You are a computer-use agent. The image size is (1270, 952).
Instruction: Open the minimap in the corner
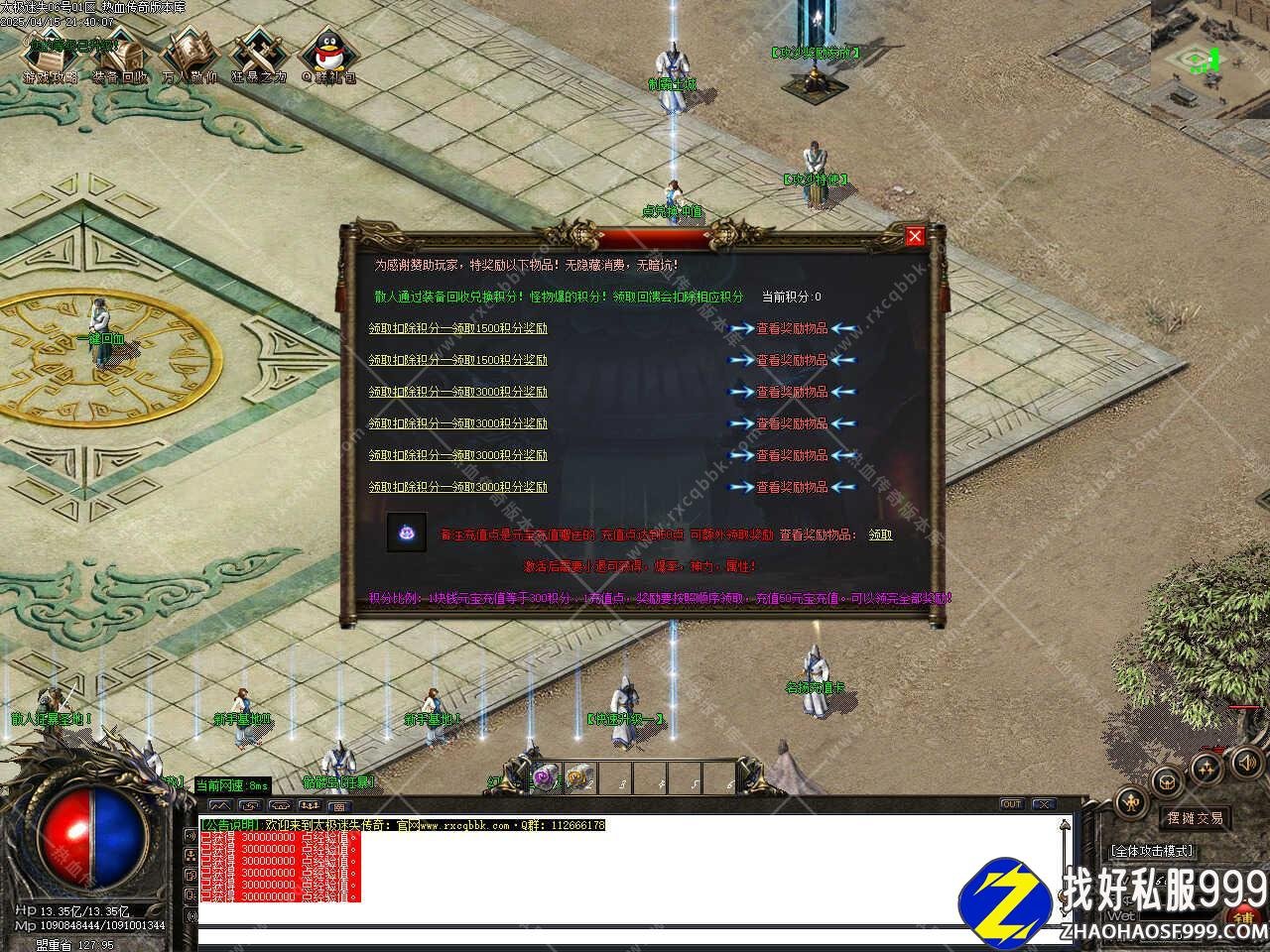1209,45
